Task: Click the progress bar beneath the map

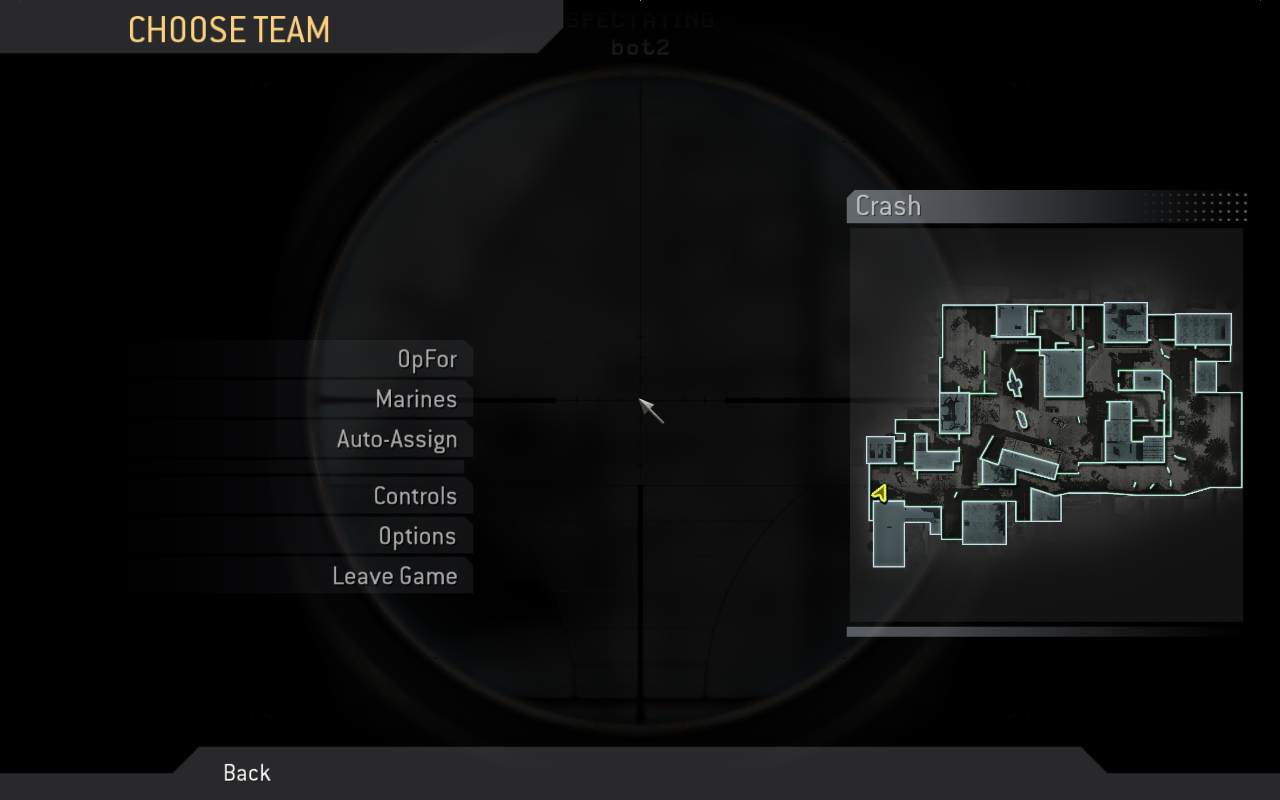Action: click(1045, 632)
